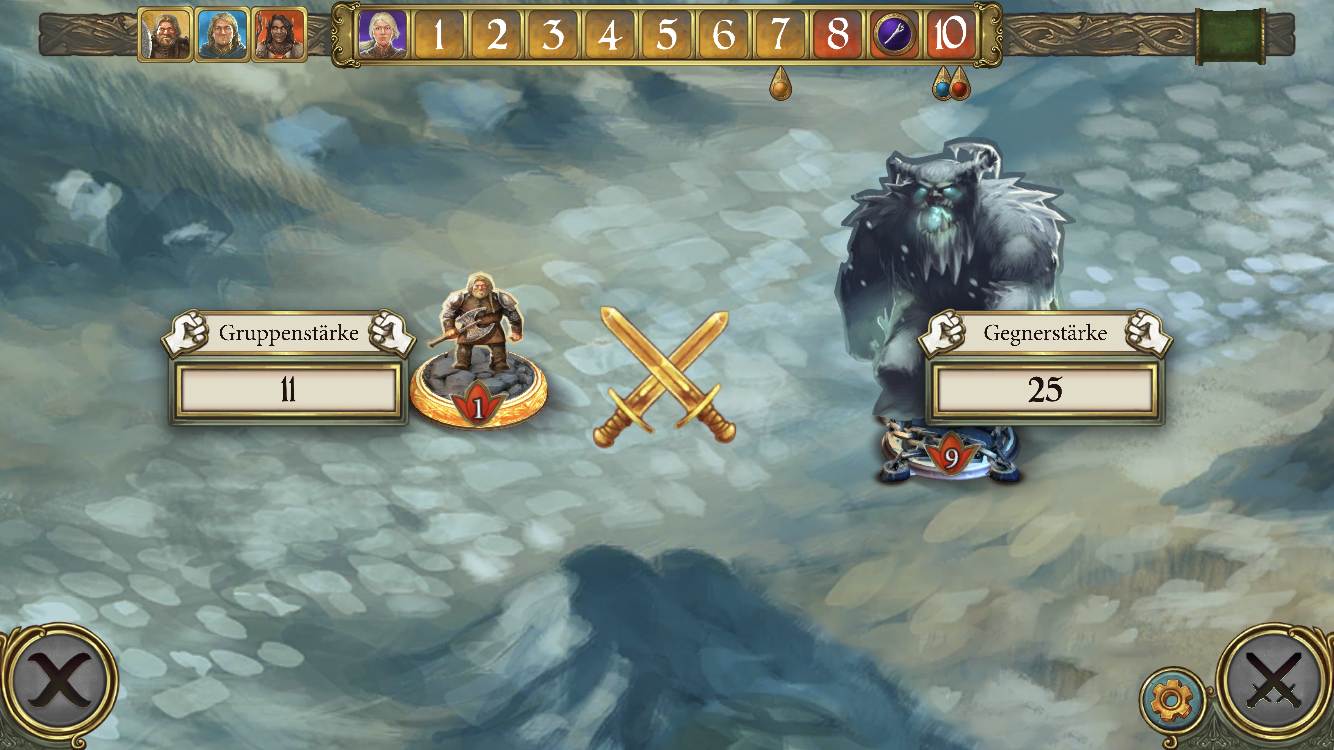Click hour 8 on the time track
This screenshot has height=750, width=1334.
point(838,35)
